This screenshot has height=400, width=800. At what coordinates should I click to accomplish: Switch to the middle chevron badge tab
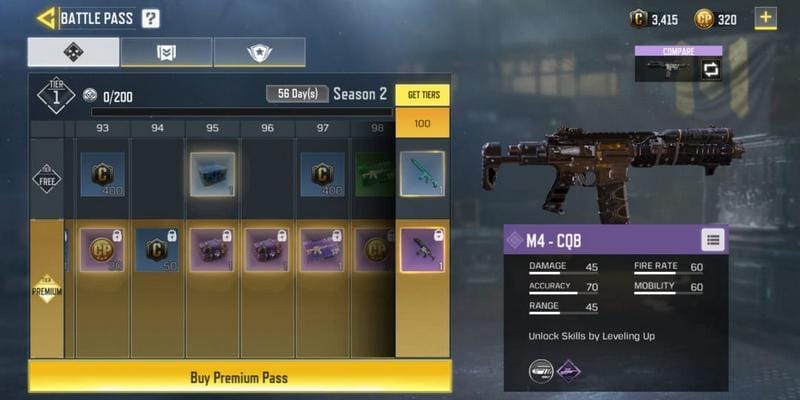point(166,52)
